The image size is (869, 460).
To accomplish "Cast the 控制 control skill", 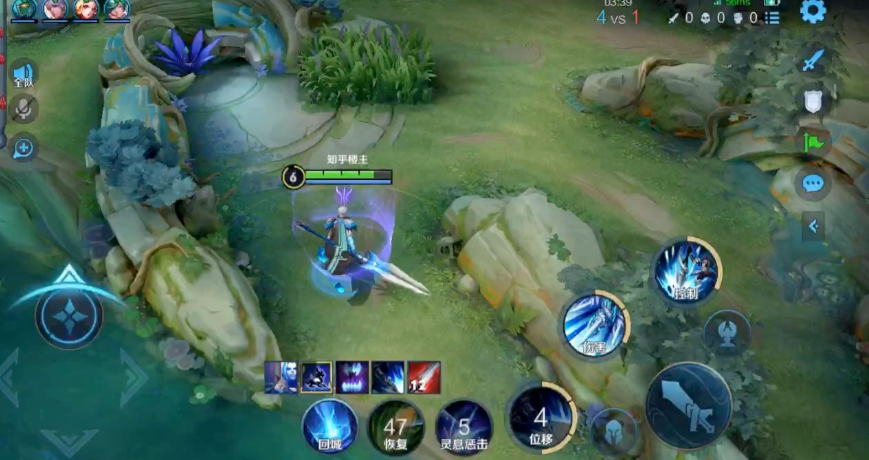I will pos(687,271).
